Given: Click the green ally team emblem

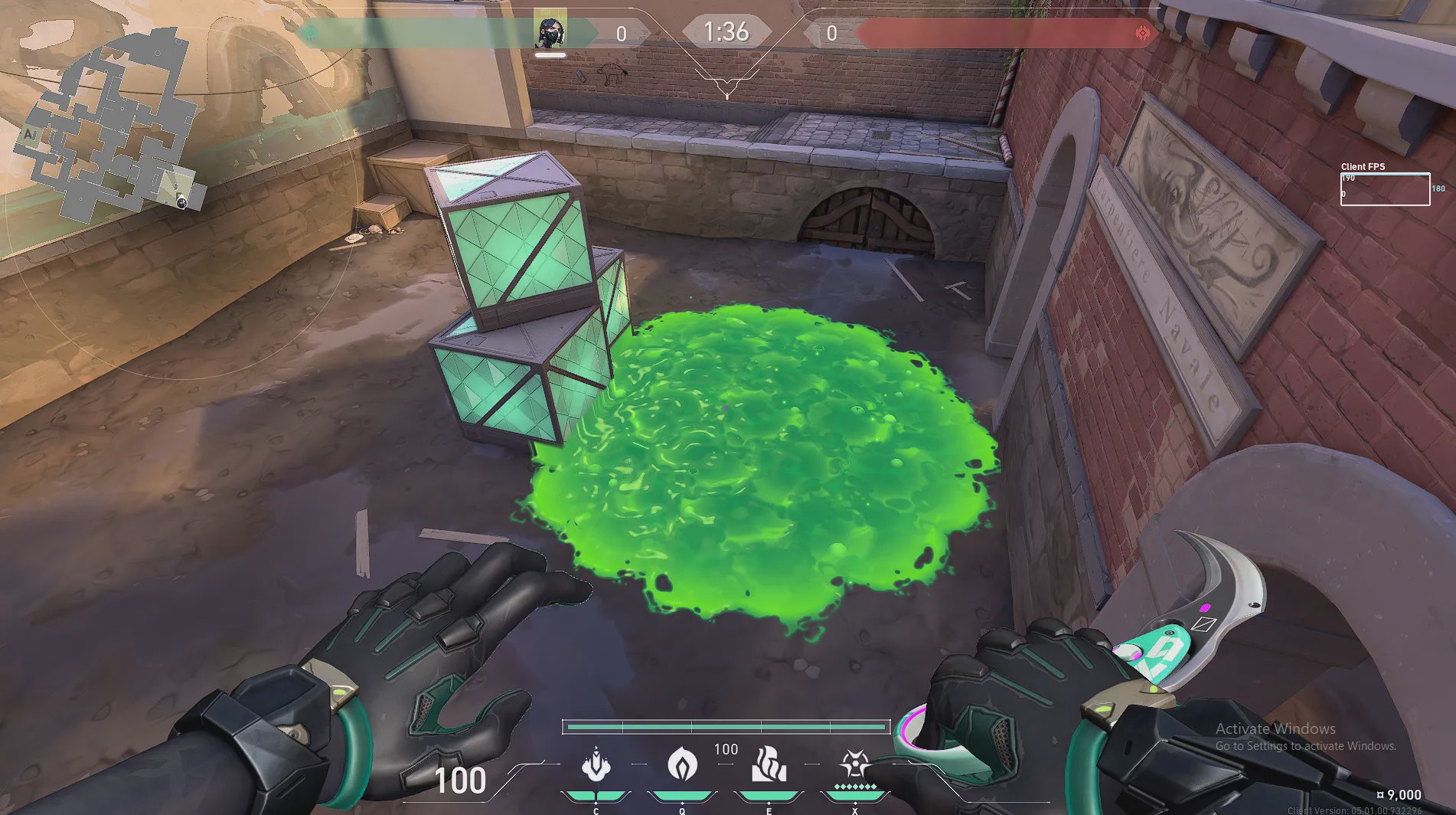Looking at the screenshot, I should pos(311,33).
